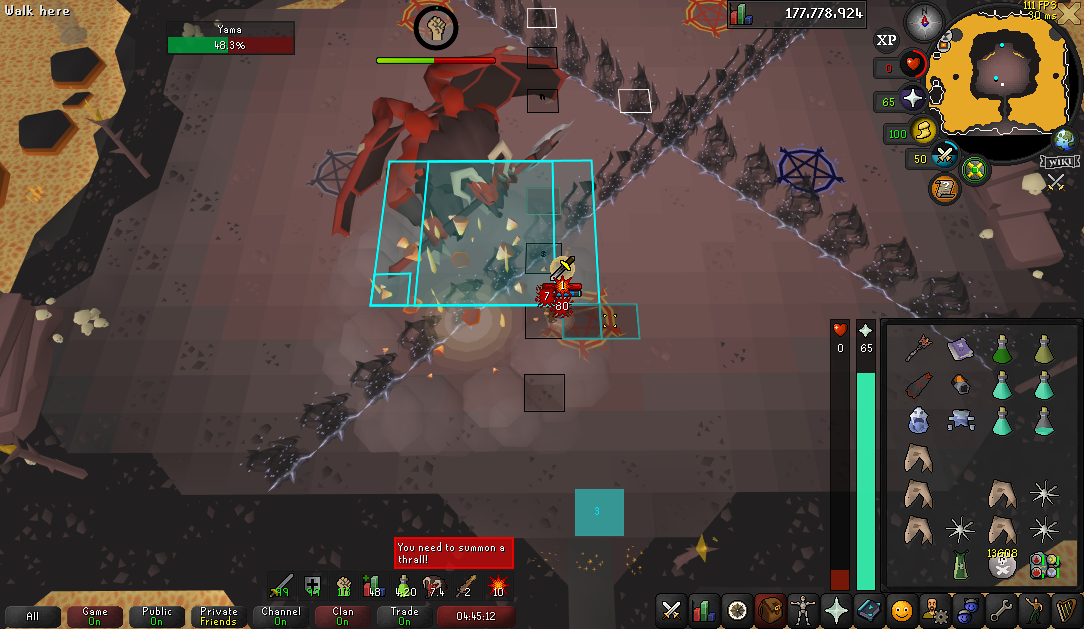1084x629 pixels.
Task: Select the green cape in inventory
Action: click(960, 565)
